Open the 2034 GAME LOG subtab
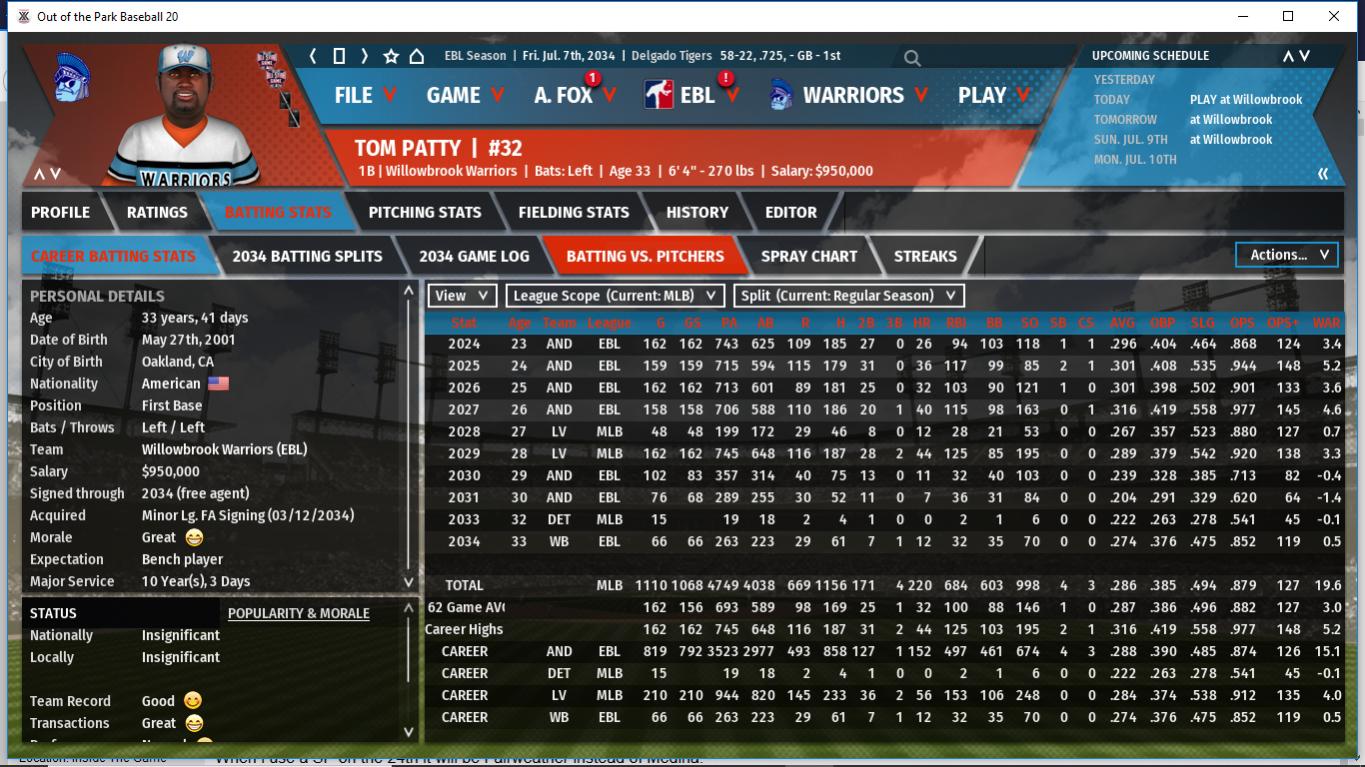 pyautogui.click(x=474, y=256)
